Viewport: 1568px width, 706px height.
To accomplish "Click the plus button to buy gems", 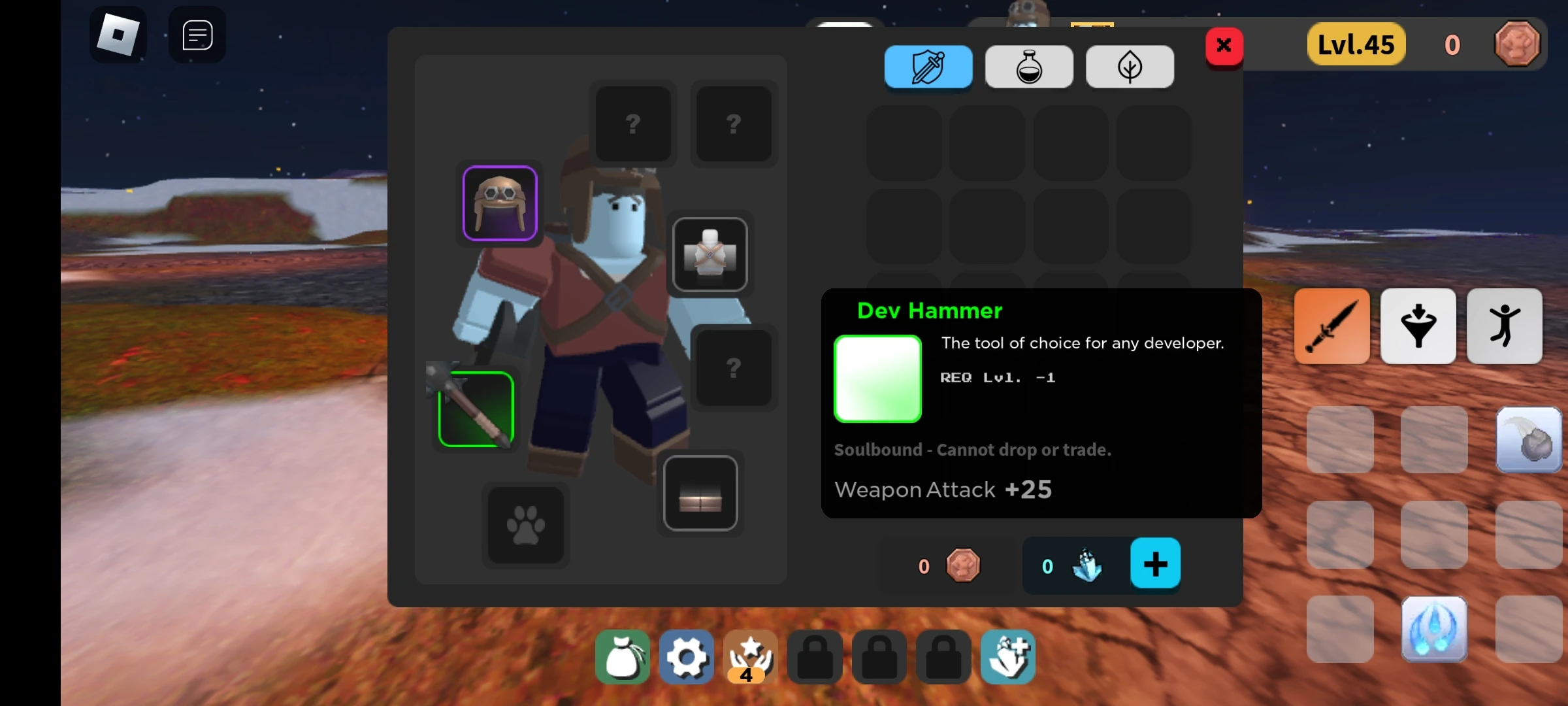I will [x=1155, y=563].
